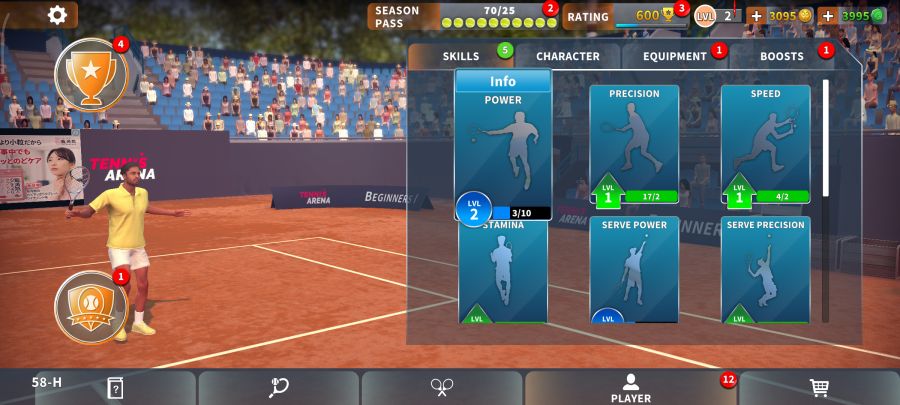Switch to the Character tab
This screenshot has width=900, height=405.
[567, 56]
